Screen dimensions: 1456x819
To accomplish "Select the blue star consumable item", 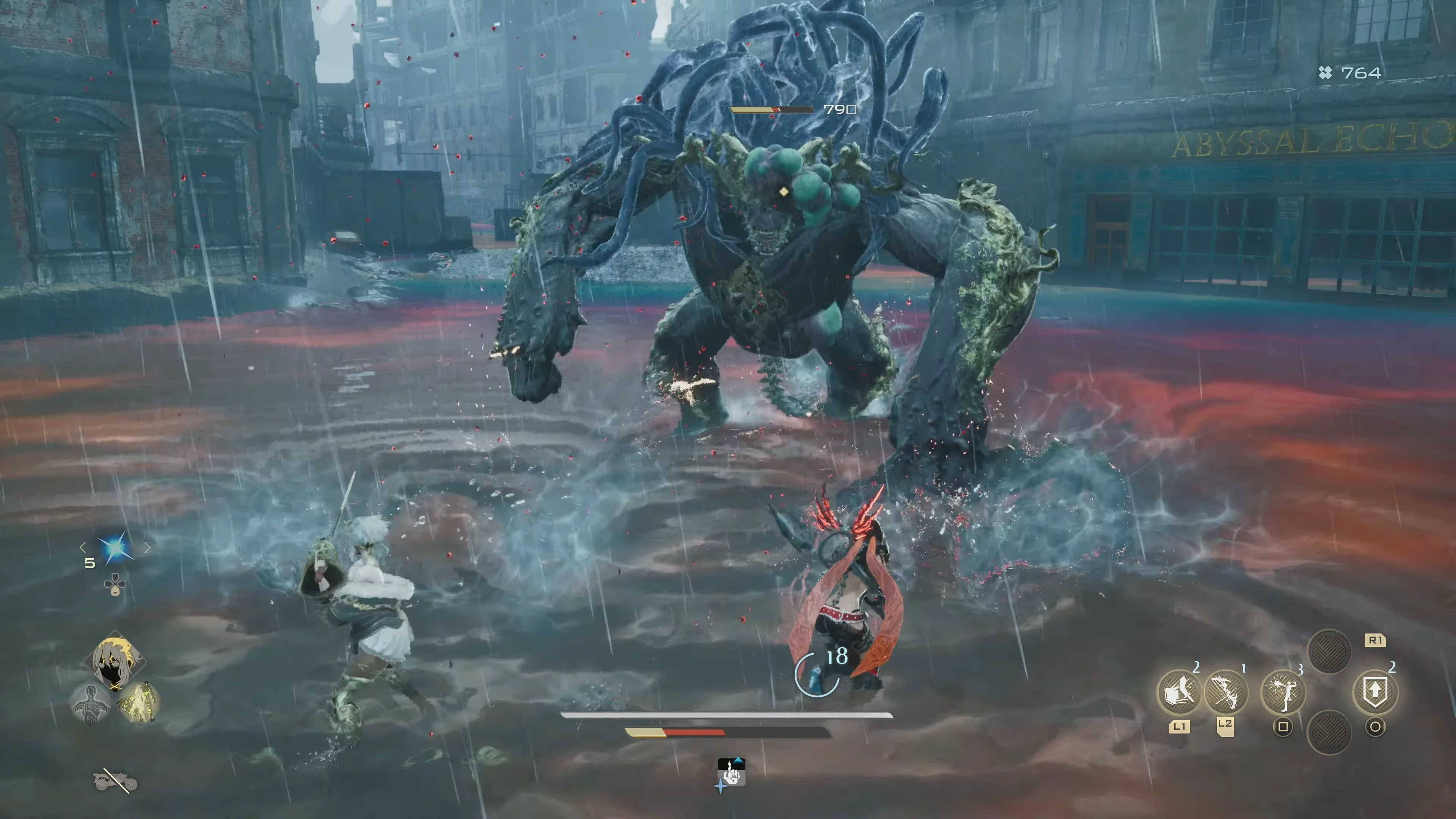I will [x=115, y=548].
